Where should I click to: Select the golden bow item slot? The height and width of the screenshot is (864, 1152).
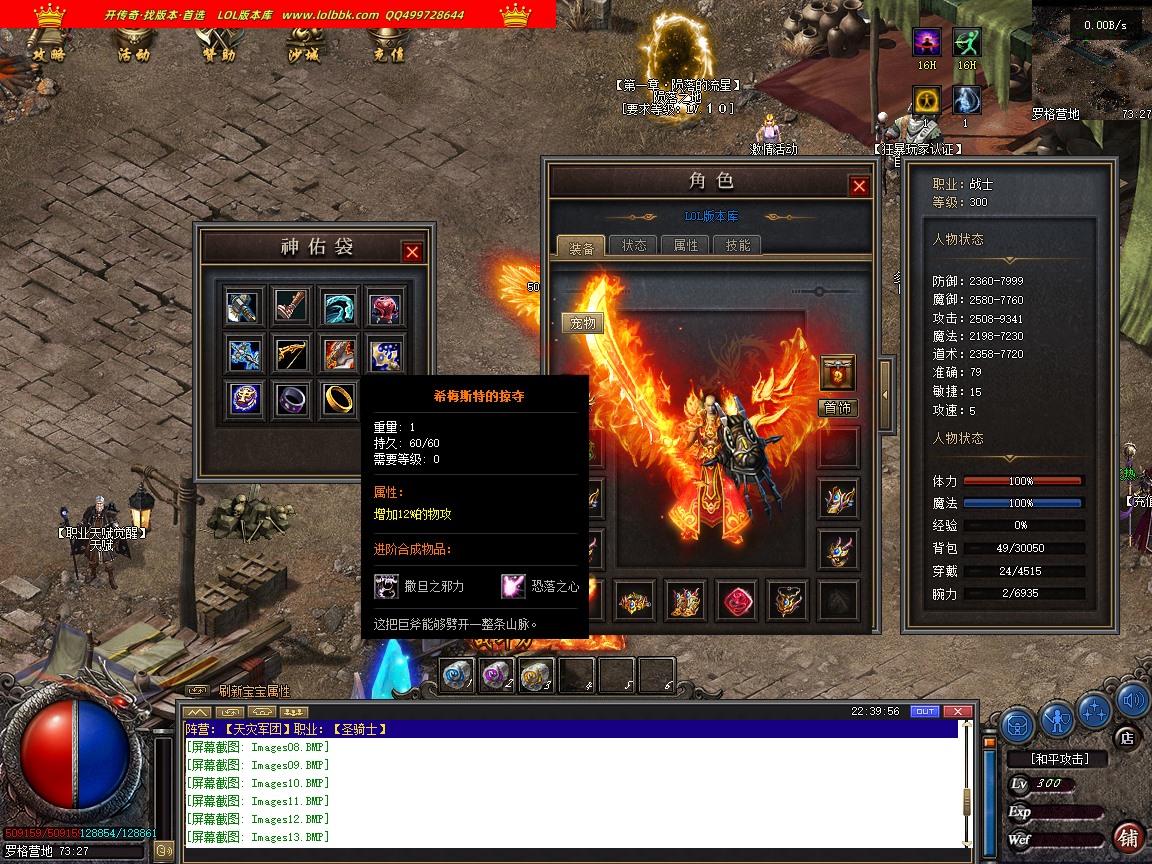(x=291, y=353)
